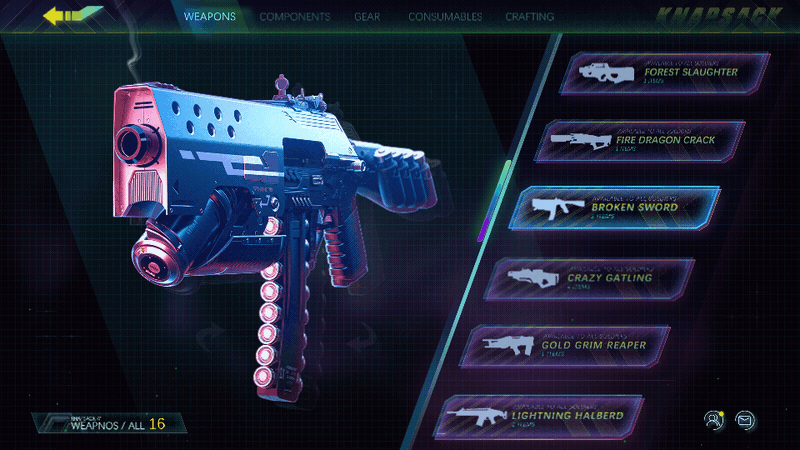Open the player profile icon

coord(713,419)
